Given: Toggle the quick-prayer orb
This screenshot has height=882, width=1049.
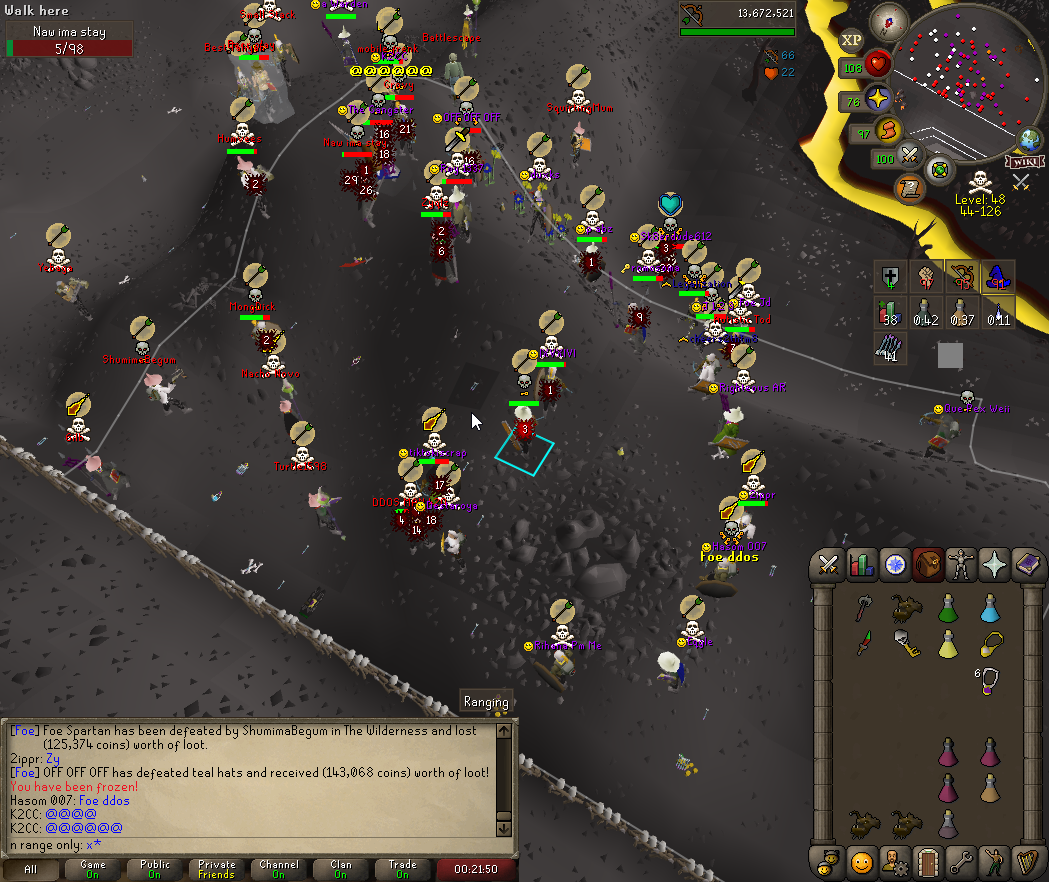Looking at the screenshot, I should click(878, 99).
